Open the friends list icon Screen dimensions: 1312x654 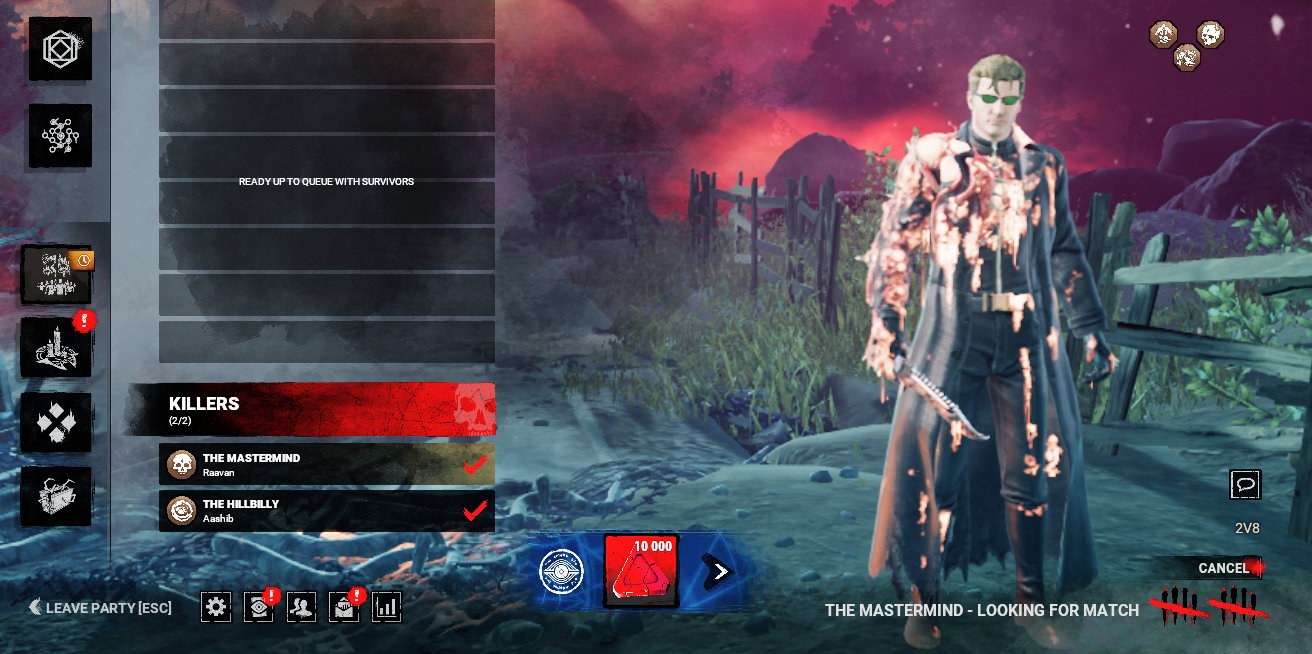pos(301,606)
